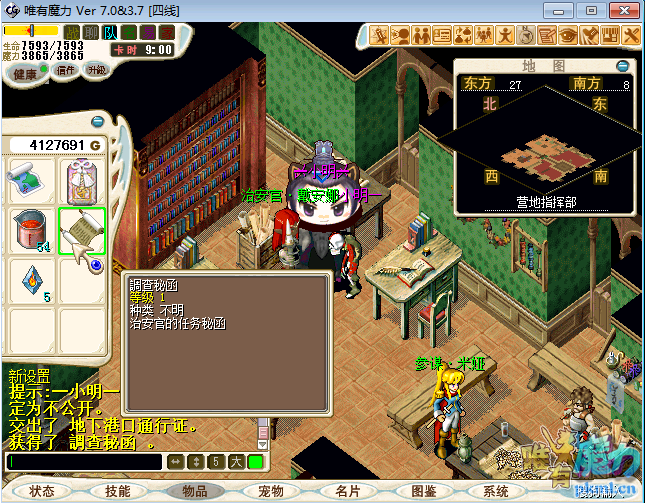
Task: Open the 状态 status tab
Action: coord(42,491)
